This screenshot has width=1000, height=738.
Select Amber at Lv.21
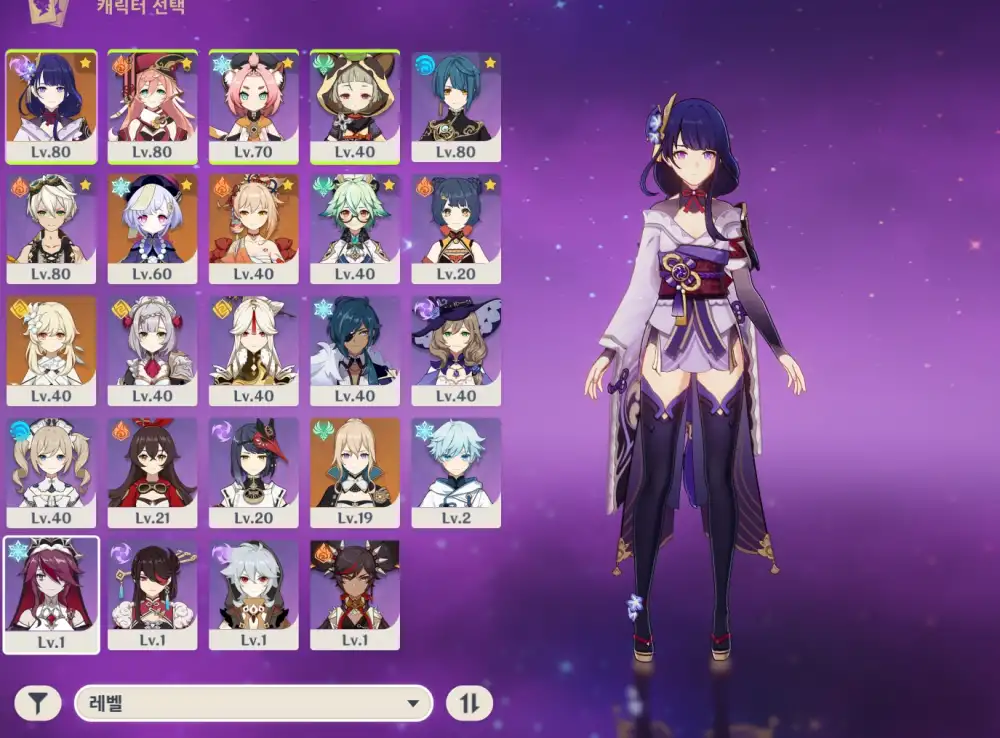(x=152, y=472)
